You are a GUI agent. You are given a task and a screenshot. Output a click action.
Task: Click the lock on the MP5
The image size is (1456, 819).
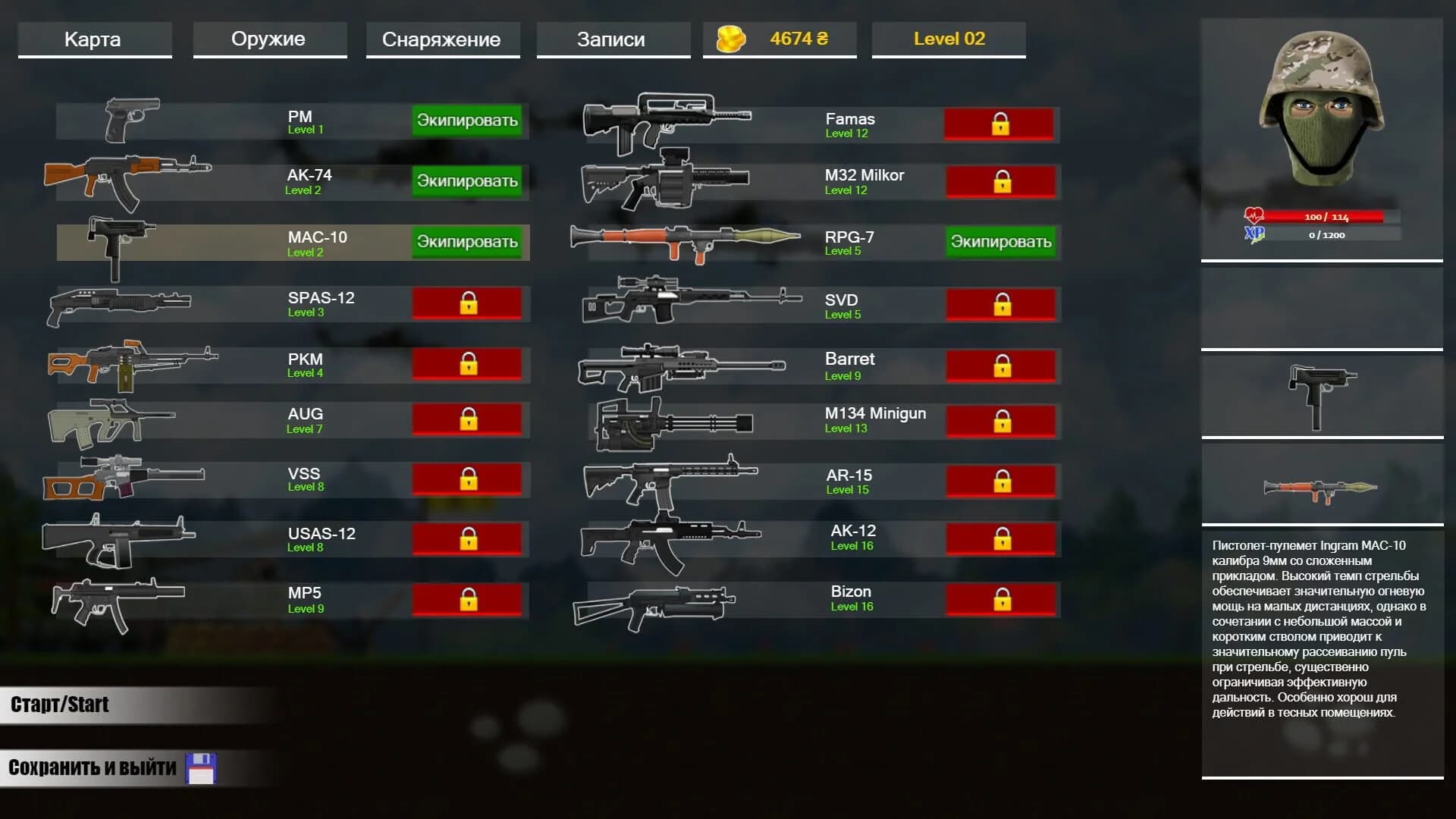click(x=468, y=600)
